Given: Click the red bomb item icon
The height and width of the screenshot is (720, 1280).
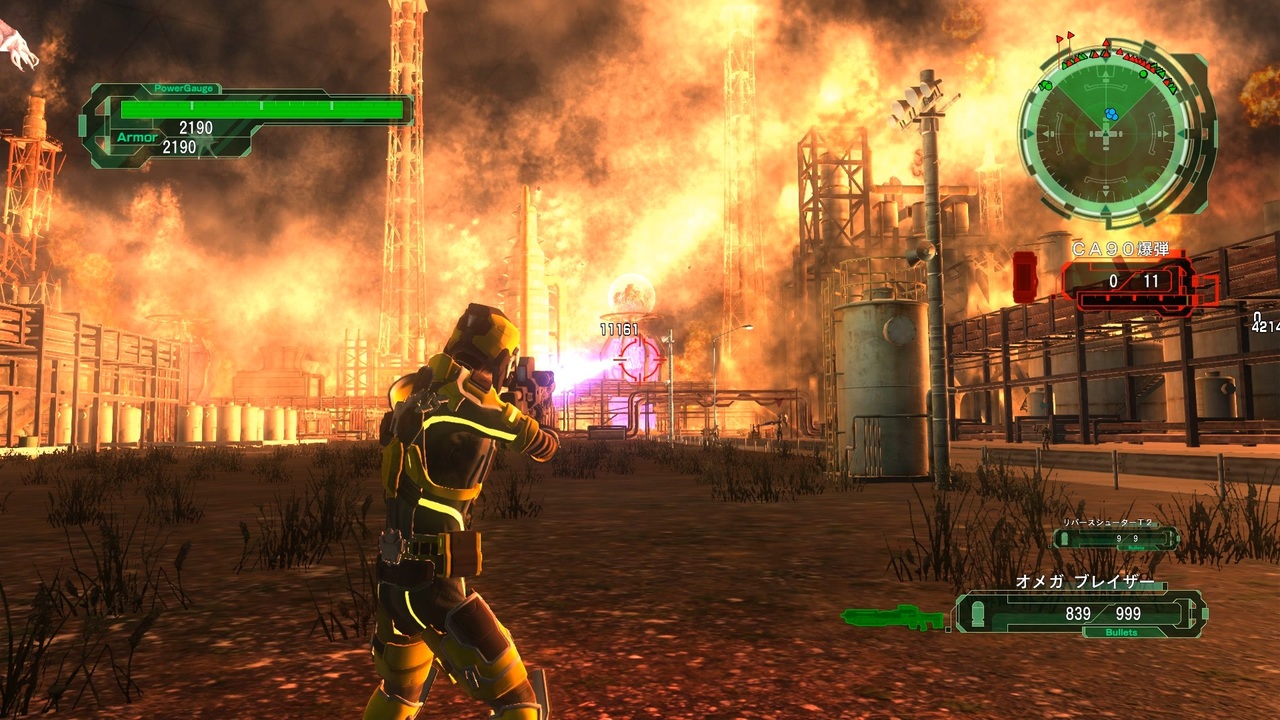Looking at the screenshot, I should [x=1025, y=277].
